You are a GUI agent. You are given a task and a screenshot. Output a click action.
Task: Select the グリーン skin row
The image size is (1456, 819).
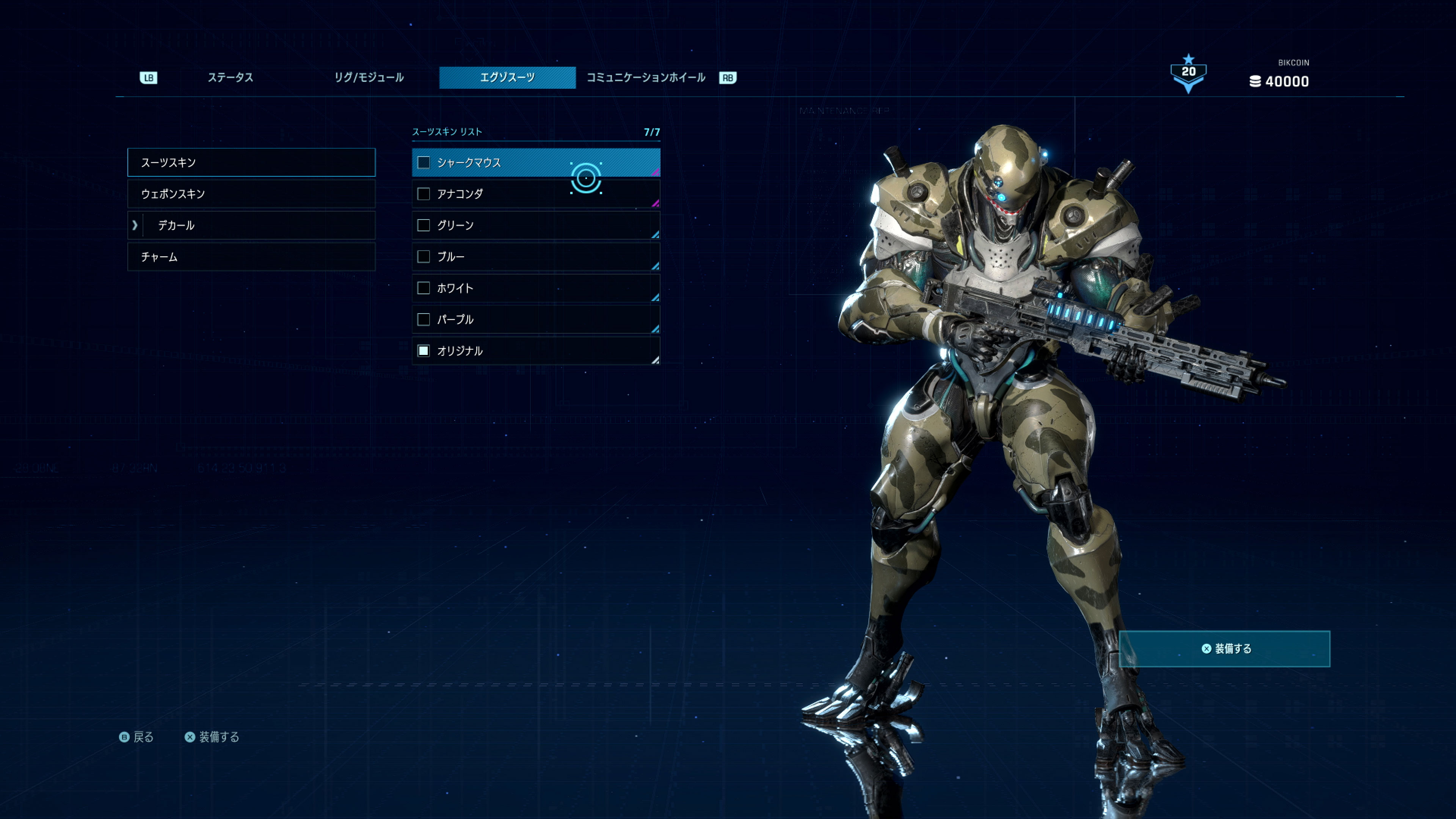point(535,226)
